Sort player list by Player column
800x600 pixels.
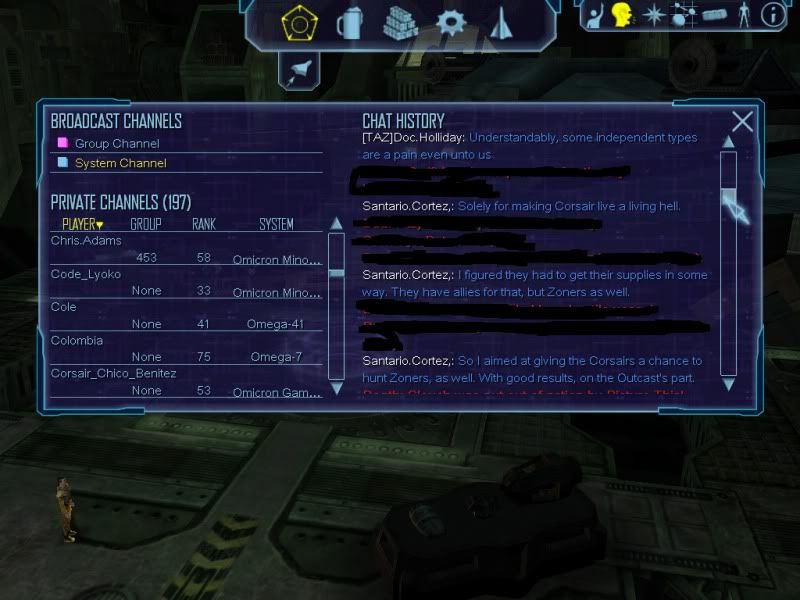tap(82, 224)
